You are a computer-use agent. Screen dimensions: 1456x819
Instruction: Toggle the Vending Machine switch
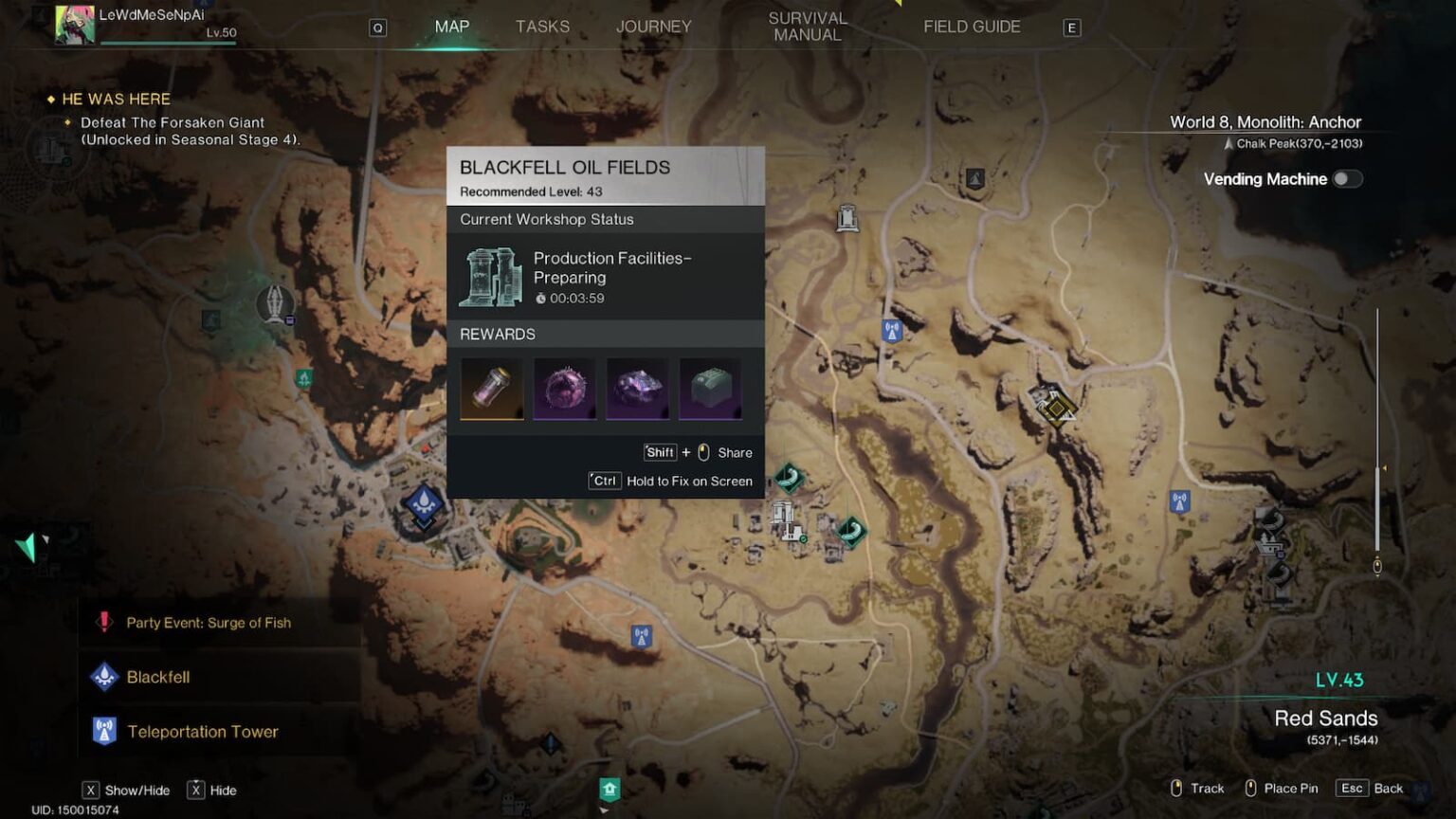1347,179
